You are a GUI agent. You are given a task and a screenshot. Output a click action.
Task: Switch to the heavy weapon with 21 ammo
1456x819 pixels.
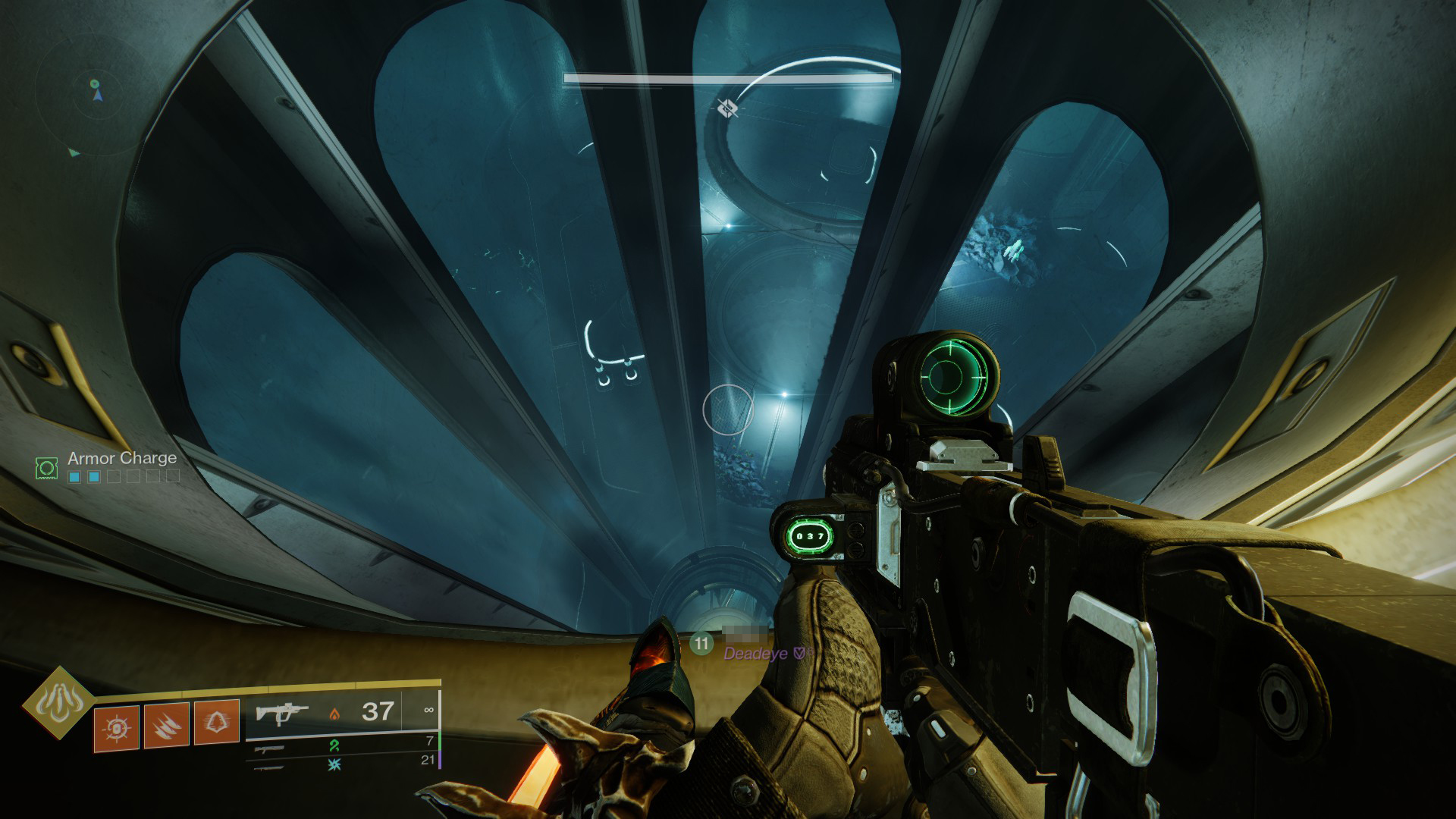click(270, 767)
